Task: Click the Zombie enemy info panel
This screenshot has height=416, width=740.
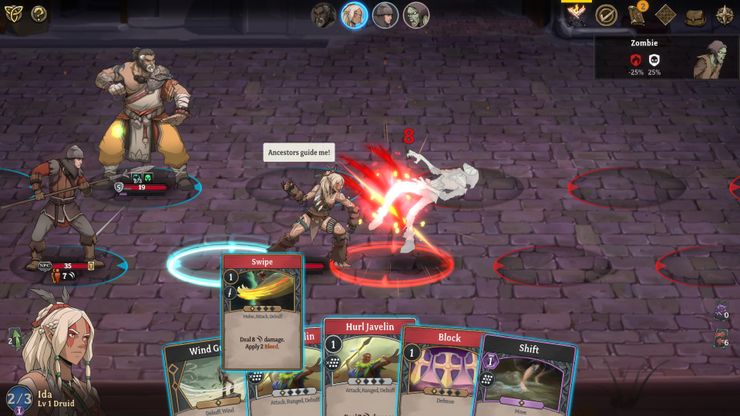Action: click(x=667, y=58)
